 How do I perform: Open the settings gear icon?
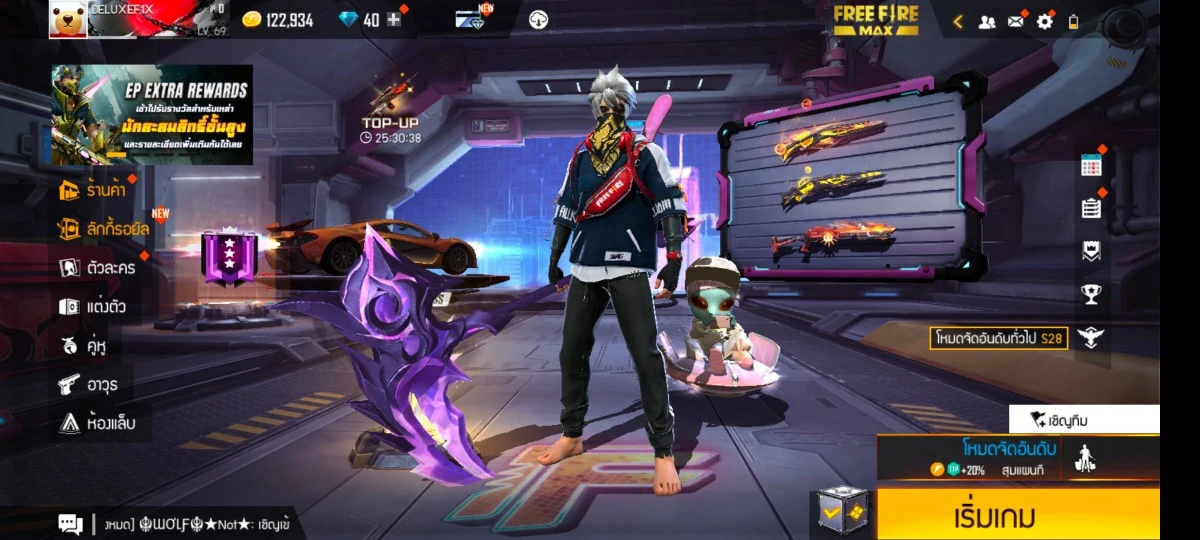pos(1045,21)
